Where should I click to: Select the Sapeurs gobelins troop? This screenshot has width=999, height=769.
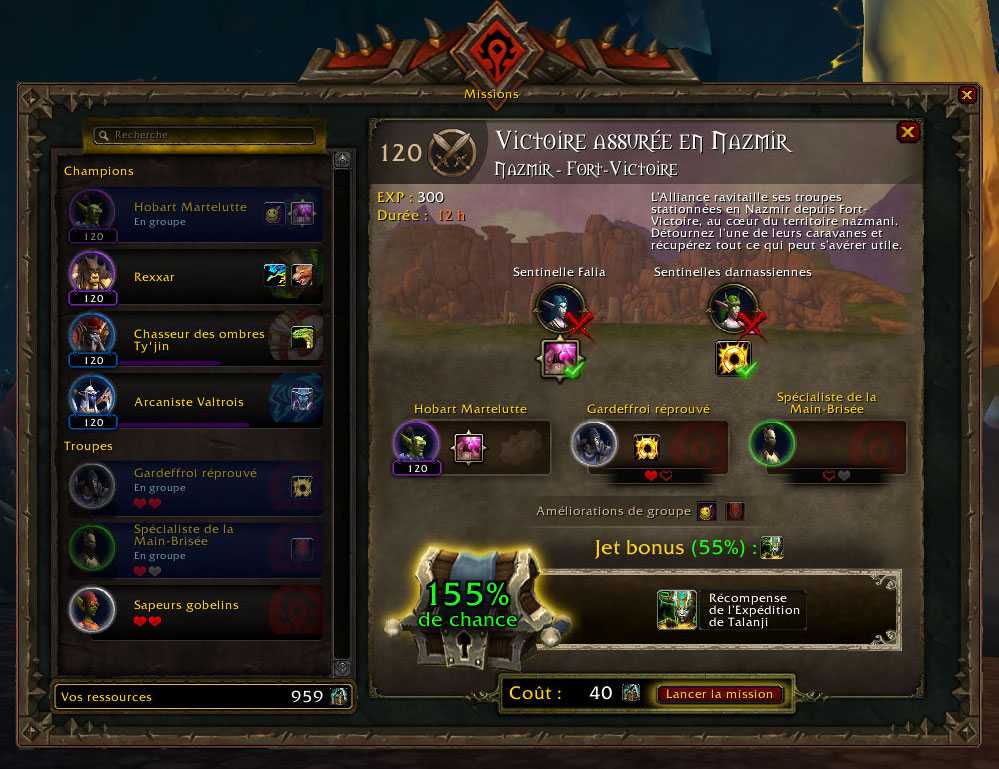195,611
